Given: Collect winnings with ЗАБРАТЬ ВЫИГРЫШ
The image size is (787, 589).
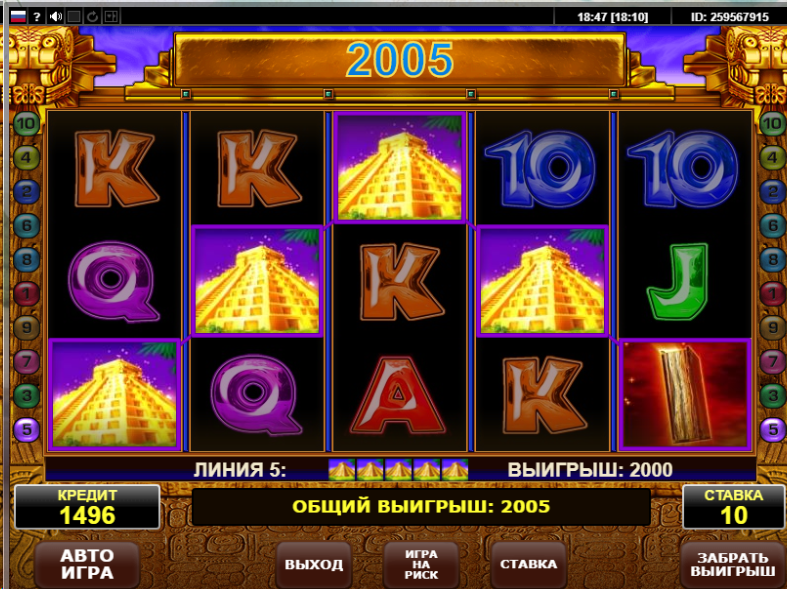Looking at the screenshot, I should click(x=732, y=564).
